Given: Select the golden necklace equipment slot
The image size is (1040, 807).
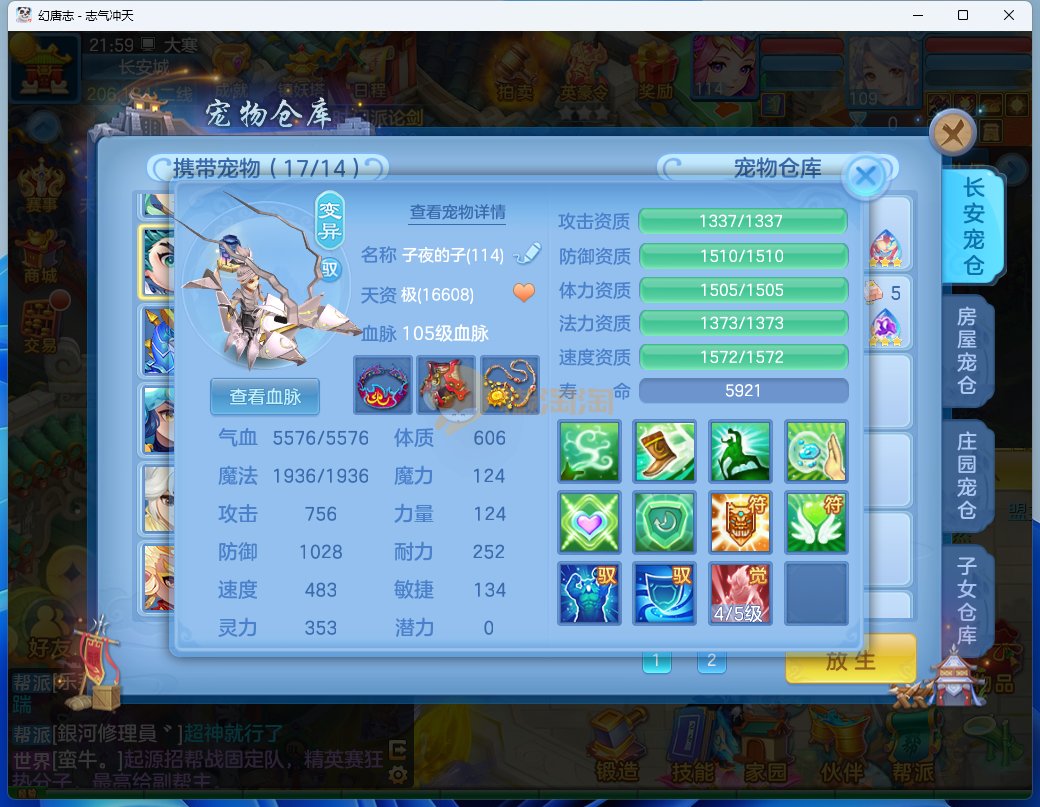Looking at the screenshot, I should [509, 385].
